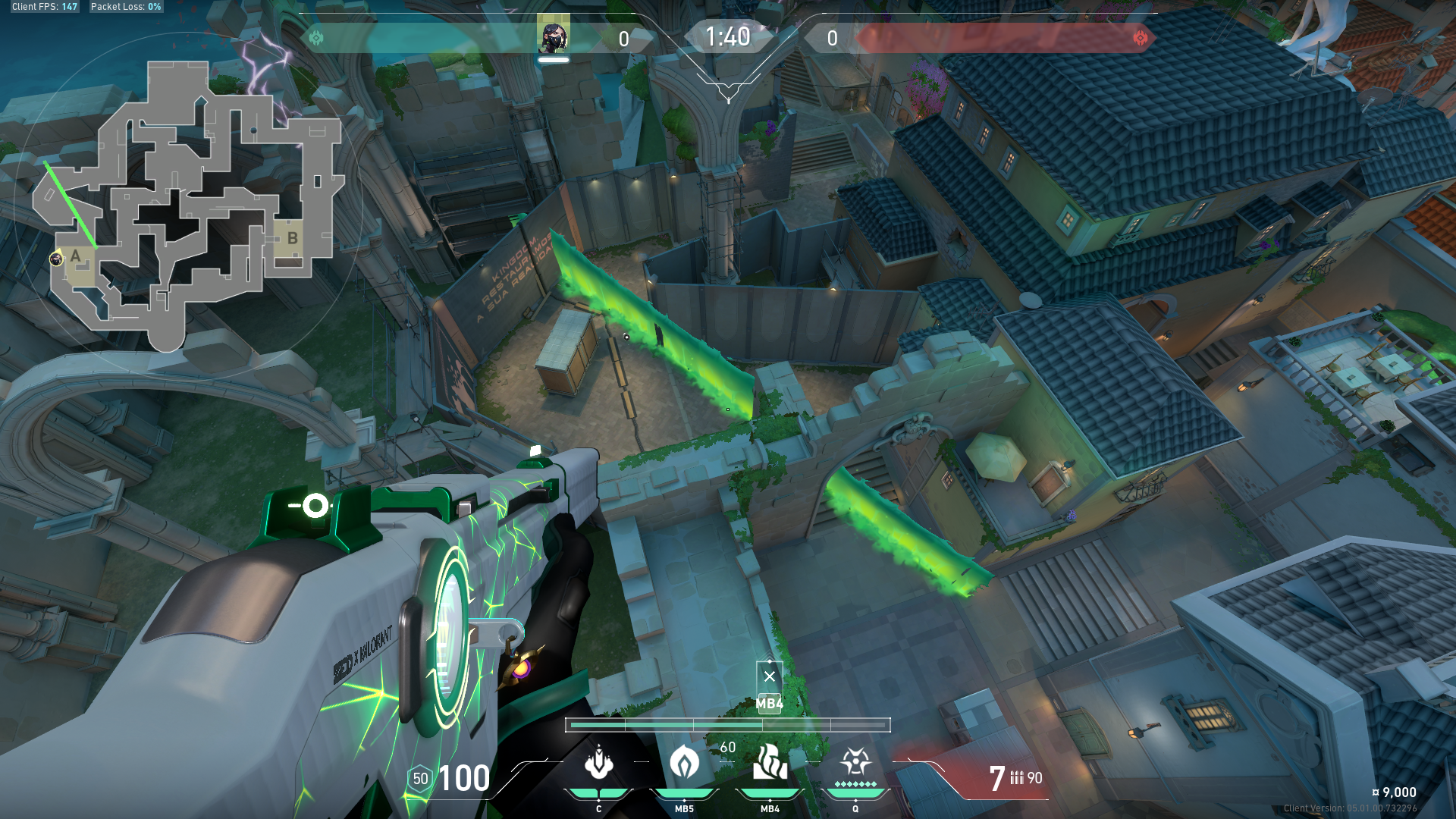
Task: Toggle the Toxic Screen ability icon
Action: 770,763
